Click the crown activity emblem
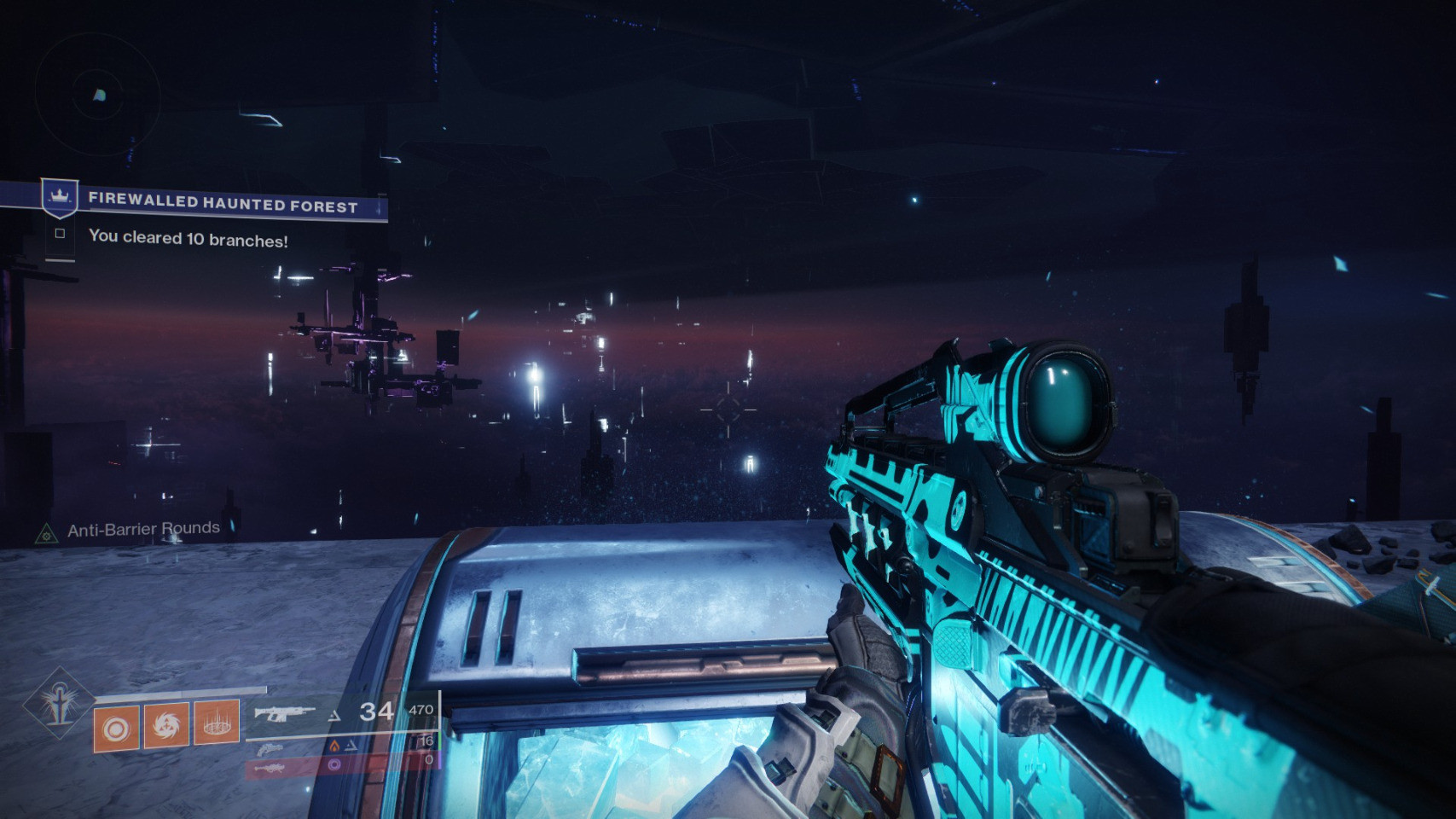Image resolution: width=1456 pixels, height=819 pixels. point(60,198)
